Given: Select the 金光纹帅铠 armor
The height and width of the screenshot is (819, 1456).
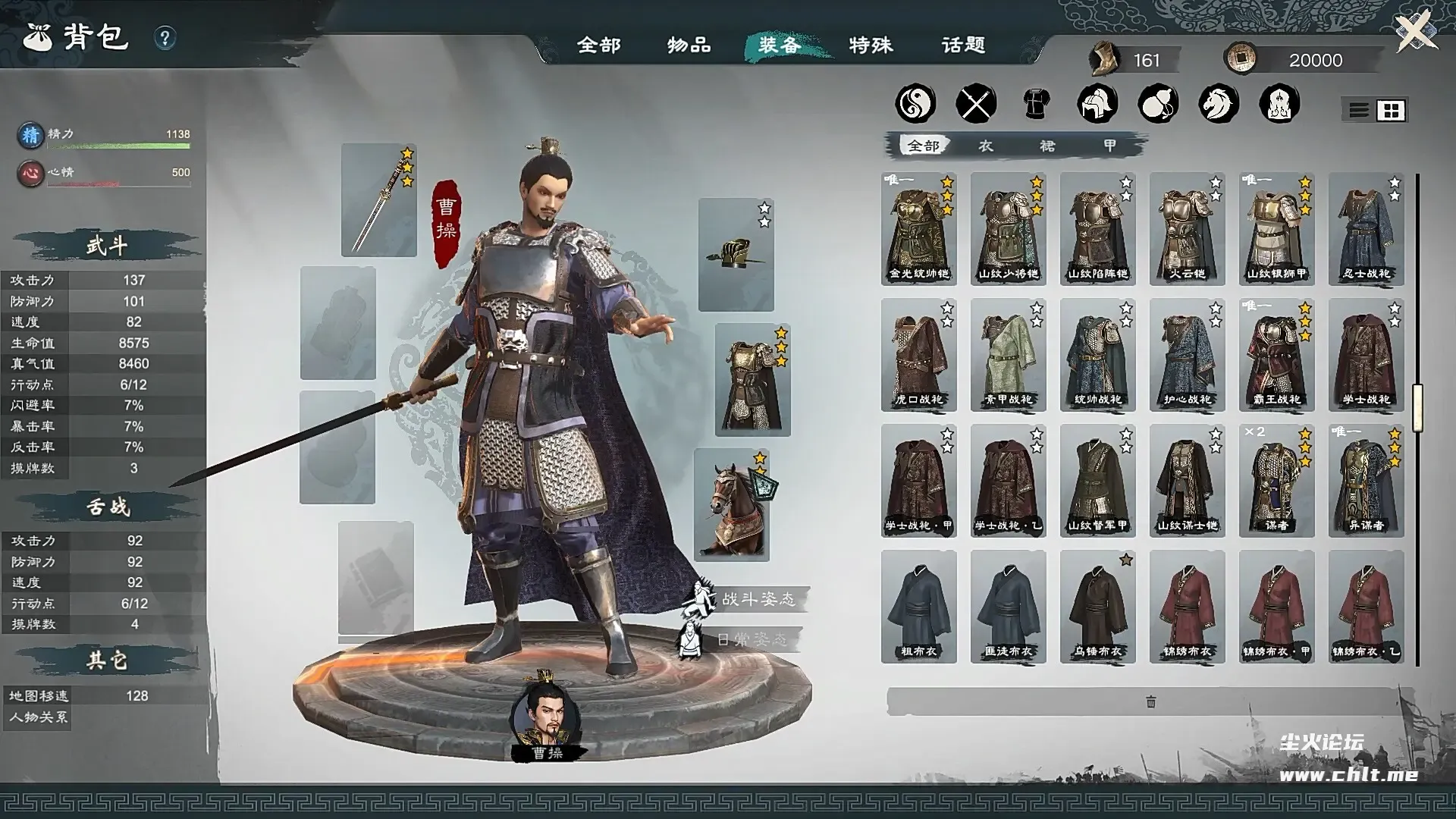Looking at the screenshot, I should [x=918, y=229].
